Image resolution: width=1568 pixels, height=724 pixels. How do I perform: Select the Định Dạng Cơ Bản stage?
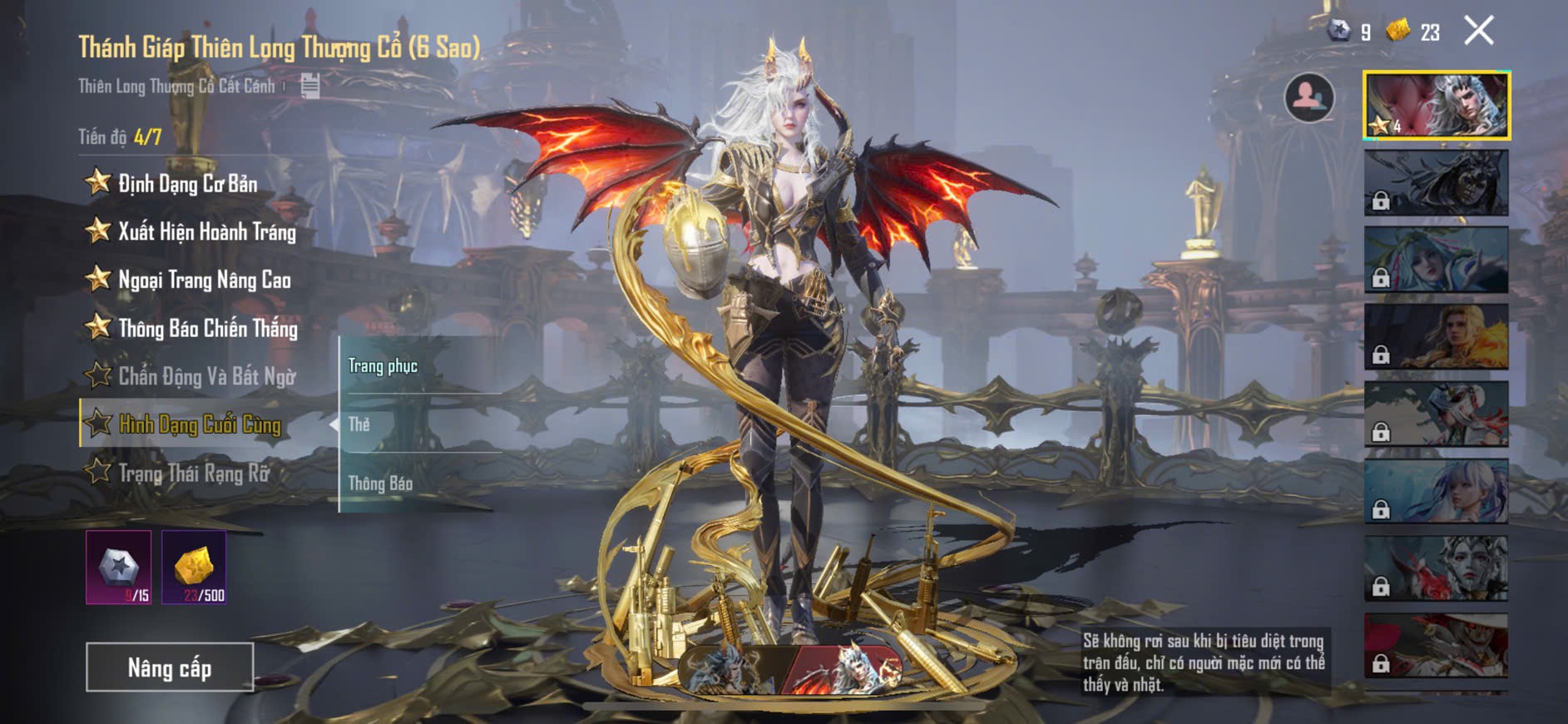187,183
